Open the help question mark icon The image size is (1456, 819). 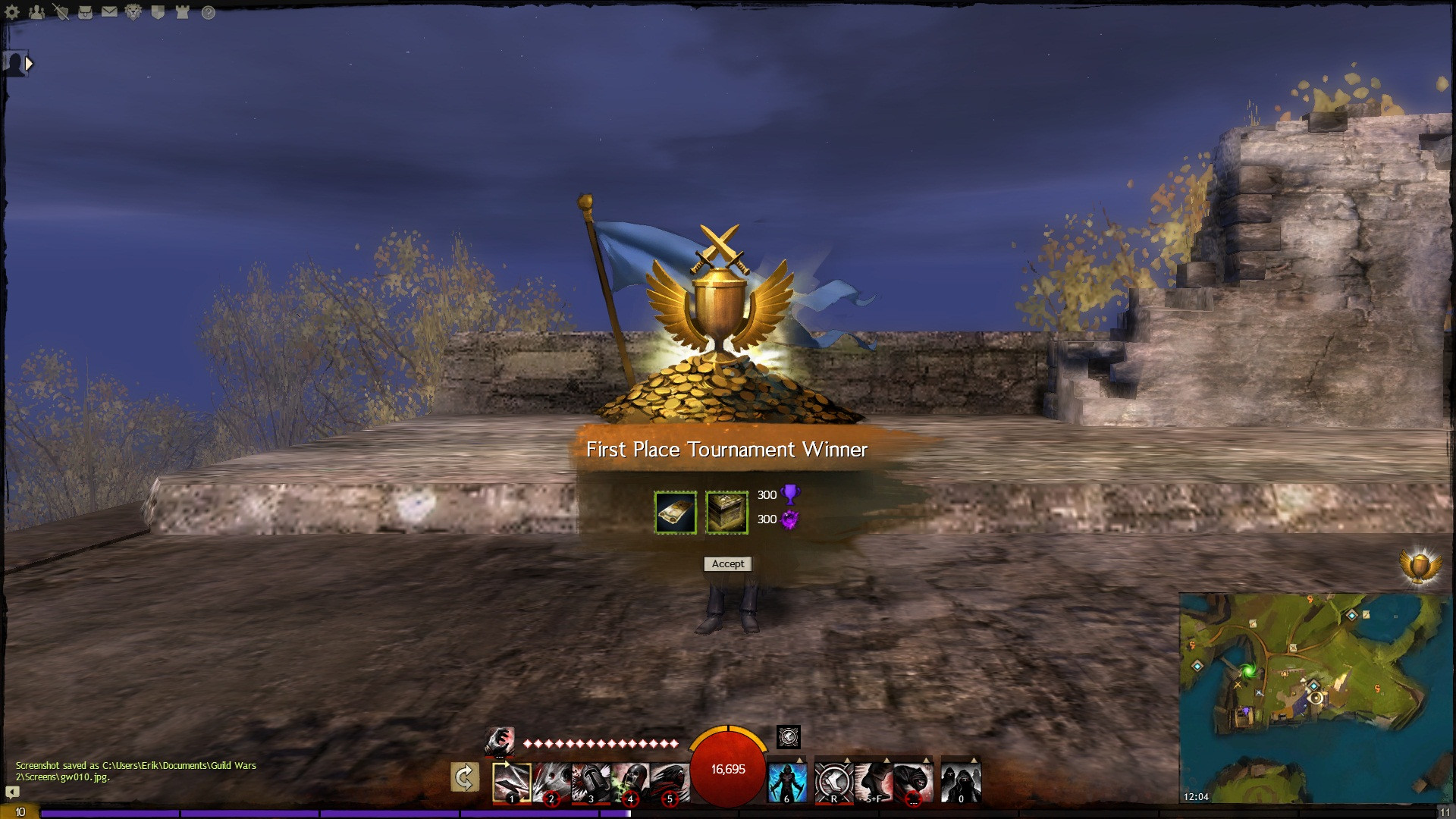208,12
